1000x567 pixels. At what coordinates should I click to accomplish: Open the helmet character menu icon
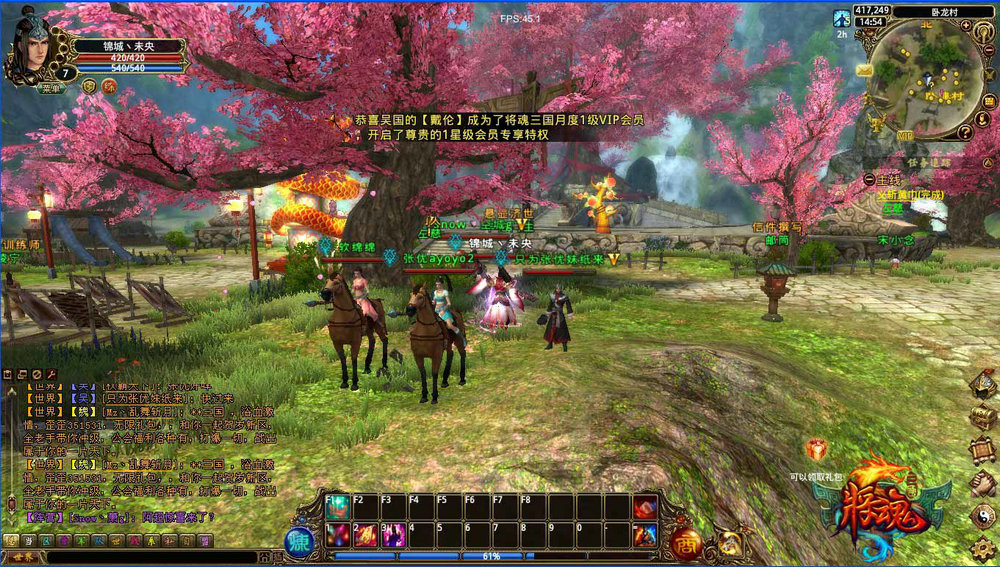[983, 383]
